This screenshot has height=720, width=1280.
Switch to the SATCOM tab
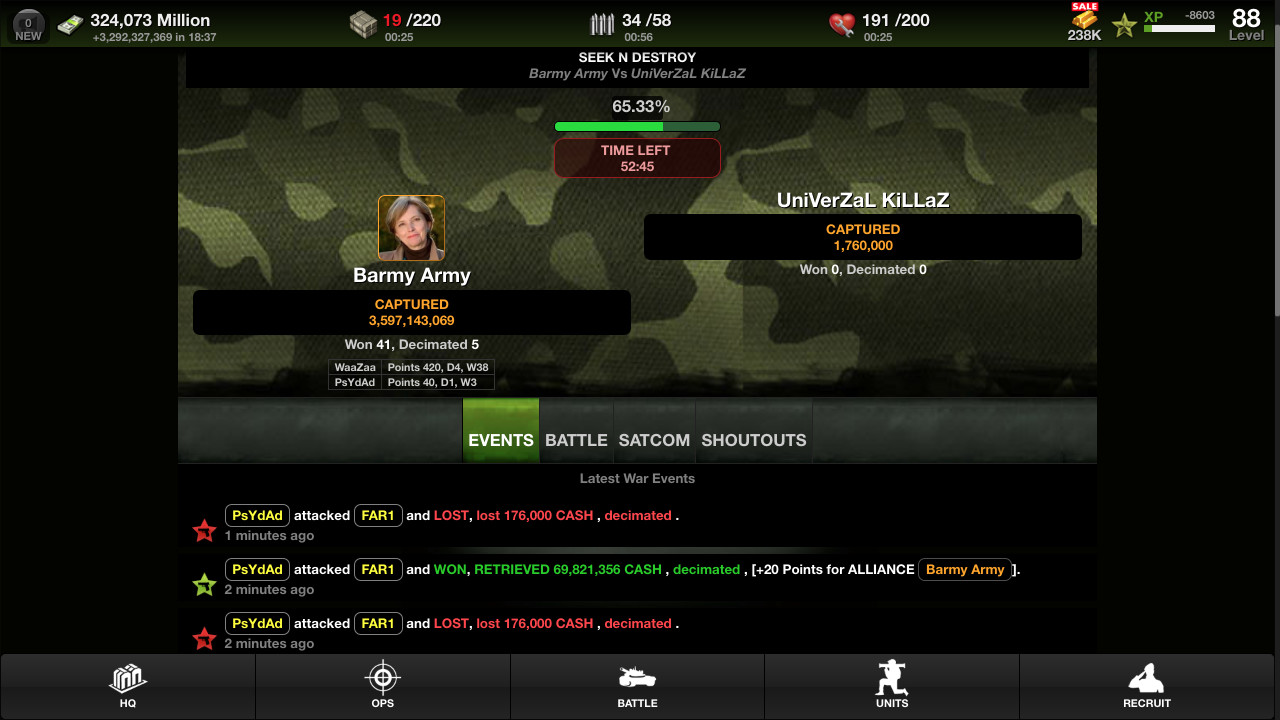654,440
